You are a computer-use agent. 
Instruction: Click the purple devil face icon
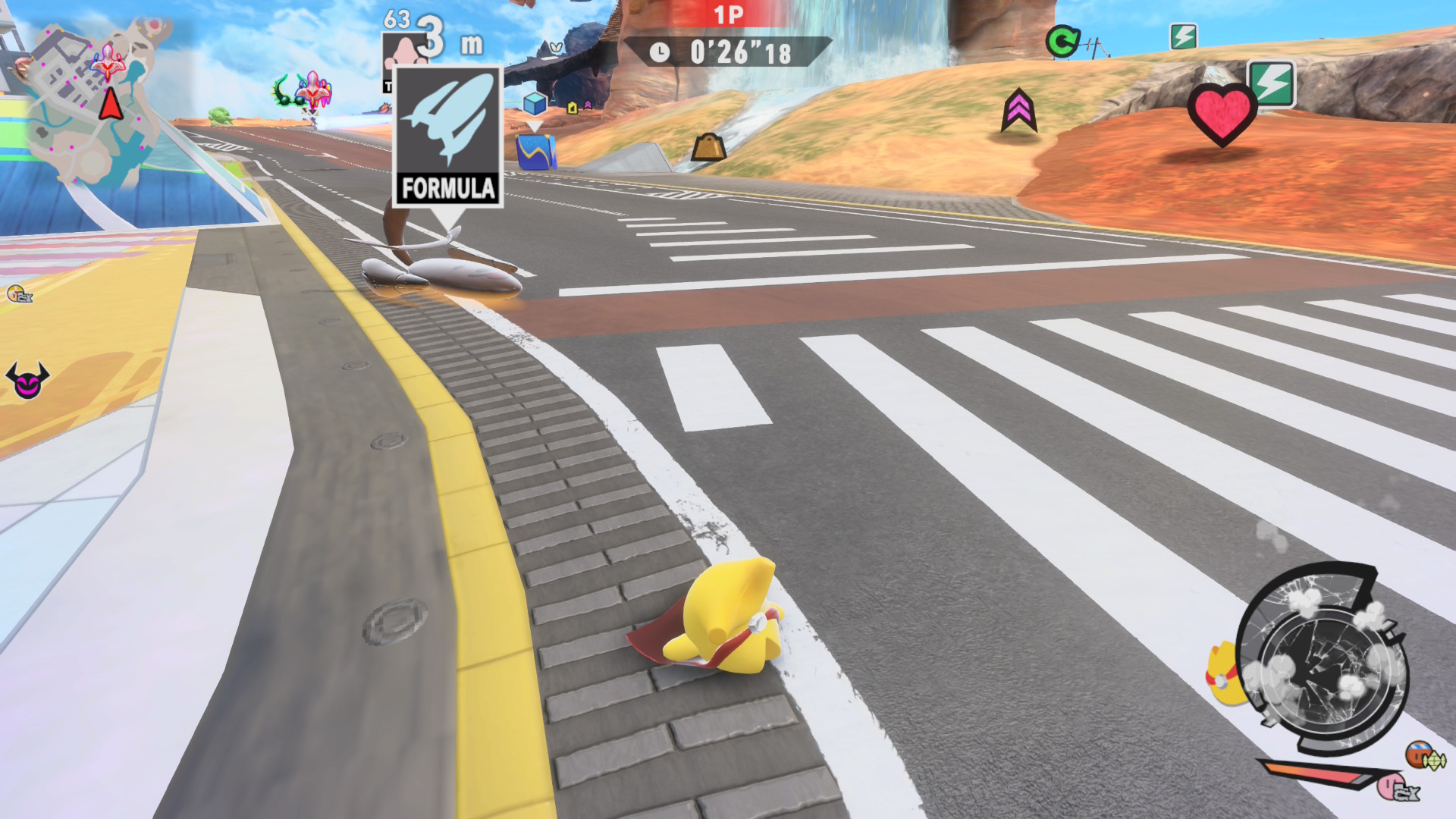pos(27,380)
